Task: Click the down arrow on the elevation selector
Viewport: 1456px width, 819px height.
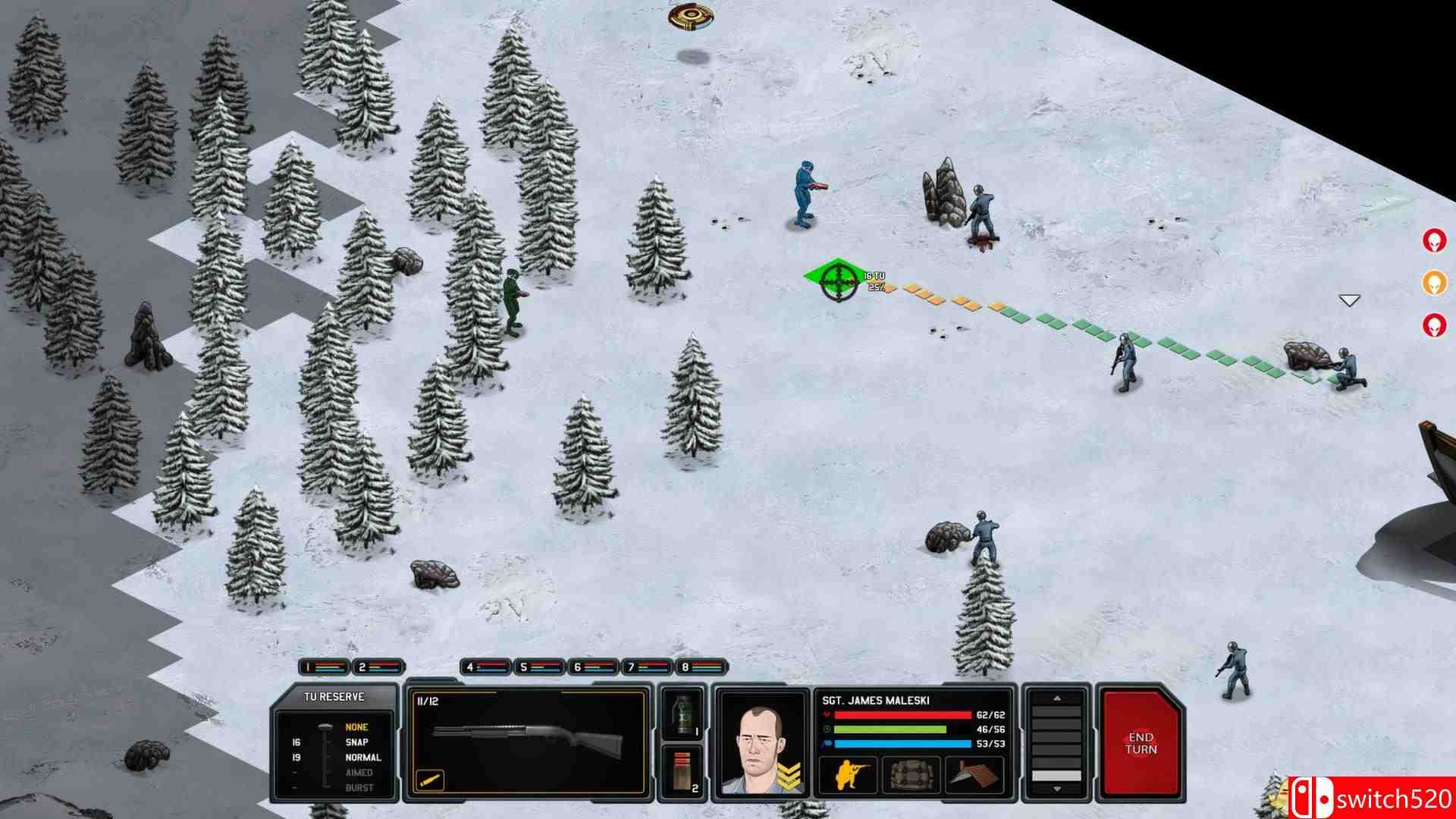Action: coord(1058,789)
